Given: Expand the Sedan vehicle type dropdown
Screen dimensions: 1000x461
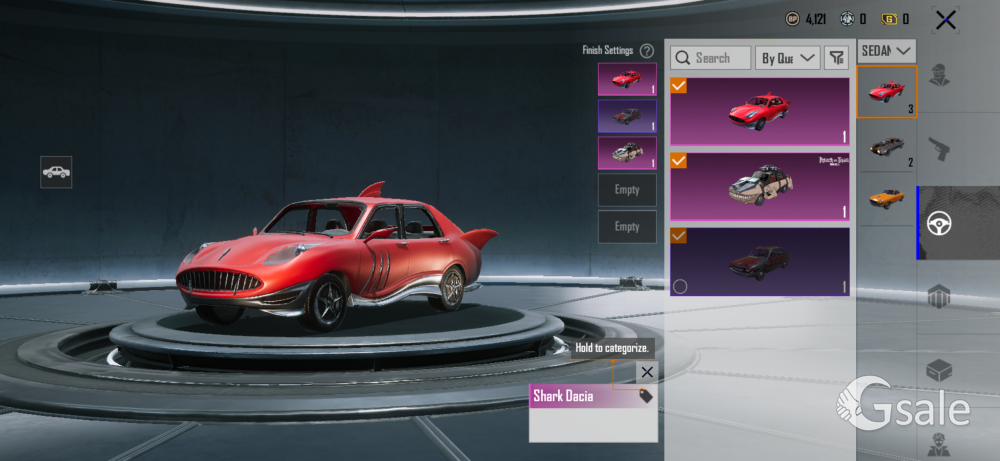Looking at the screenshot, I should pyautogui.click(x=886, y=50).
